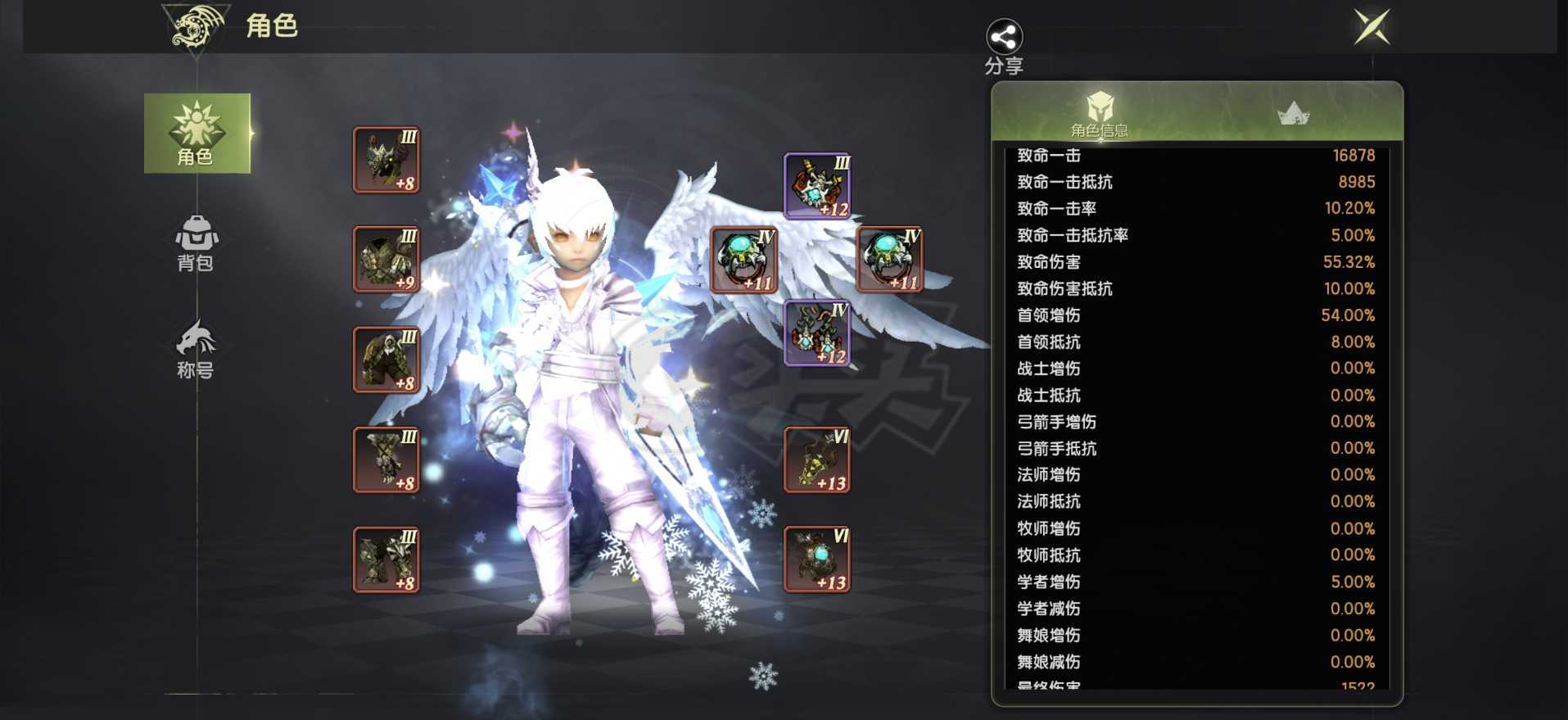Inspect the upper +13 weapon slot
The height and width of the screenshot is (720, 1568).
[817, 460]
